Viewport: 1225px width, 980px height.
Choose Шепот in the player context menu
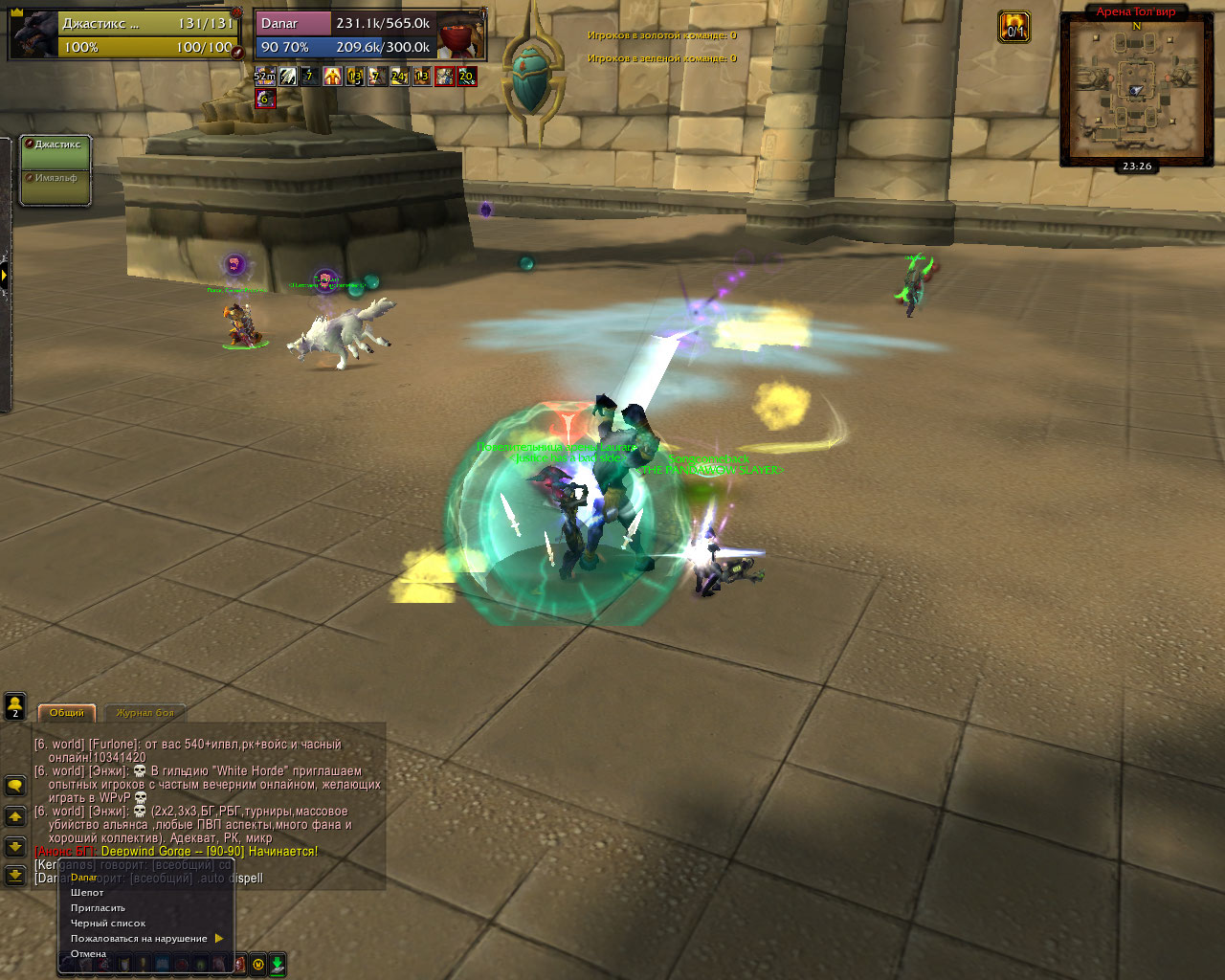pyautogui.click(x=88, y=893)
